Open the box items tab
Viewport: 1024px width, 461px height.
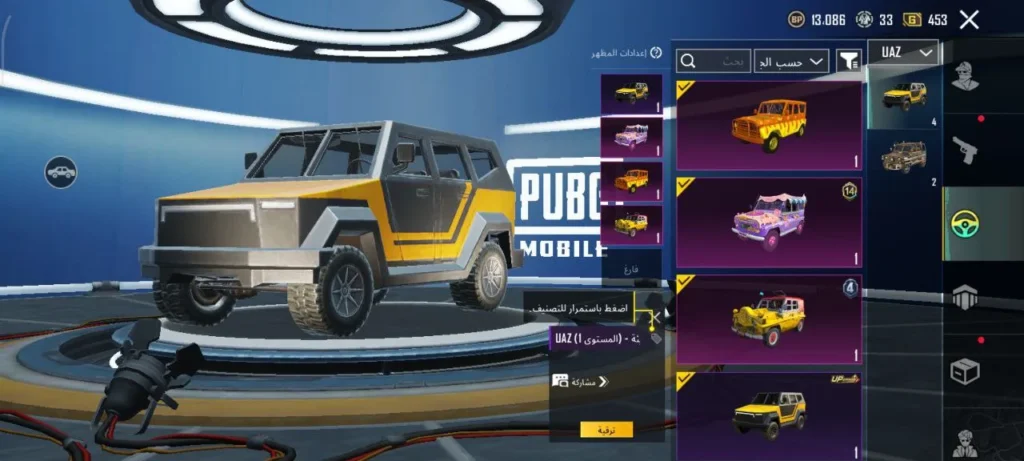[x=966, y=371]
